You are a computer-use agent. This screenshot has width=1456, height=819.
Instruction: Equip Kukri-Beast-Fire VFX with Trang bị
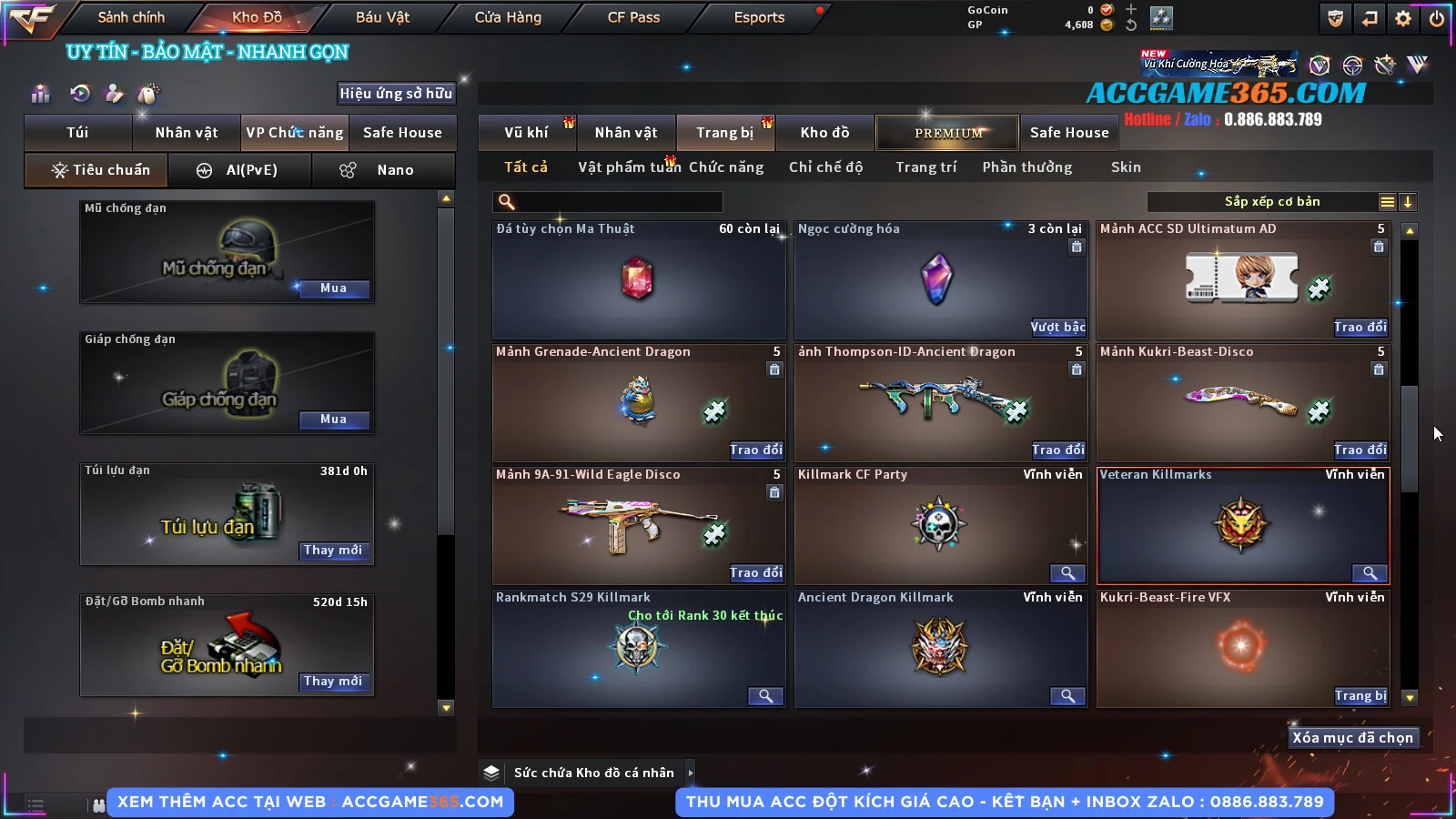click(1360, 696)
